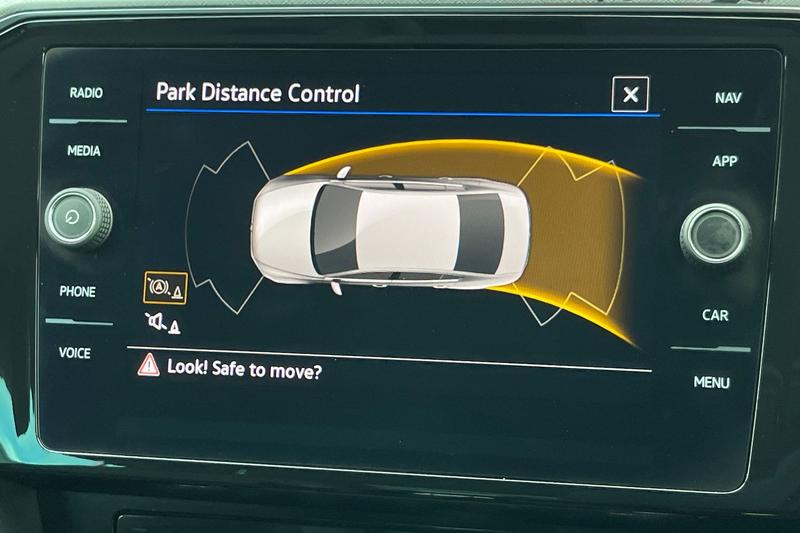
Task: Open the RADIO menu
Action: coord(86,93)
